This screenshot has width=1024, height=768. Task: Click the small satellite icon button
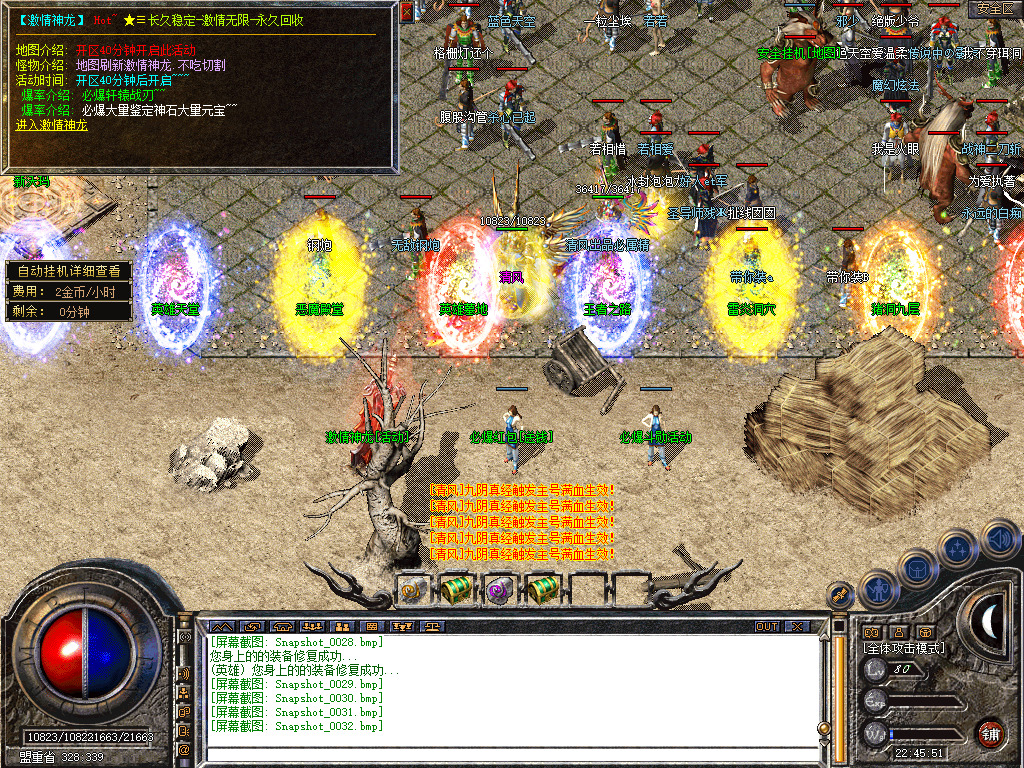(840, 596)
